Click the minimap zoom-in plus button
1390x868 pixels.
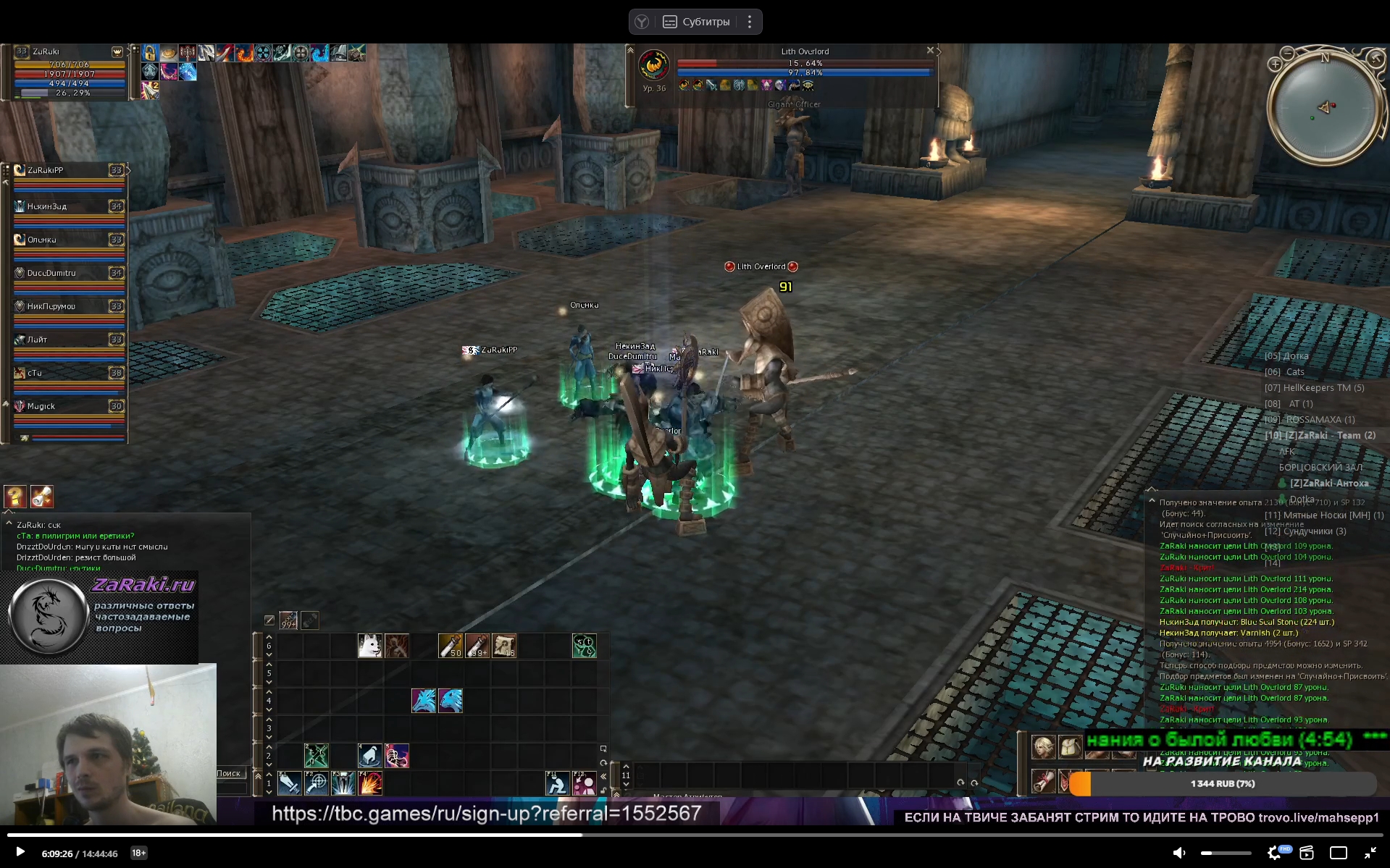(1275, 64)
